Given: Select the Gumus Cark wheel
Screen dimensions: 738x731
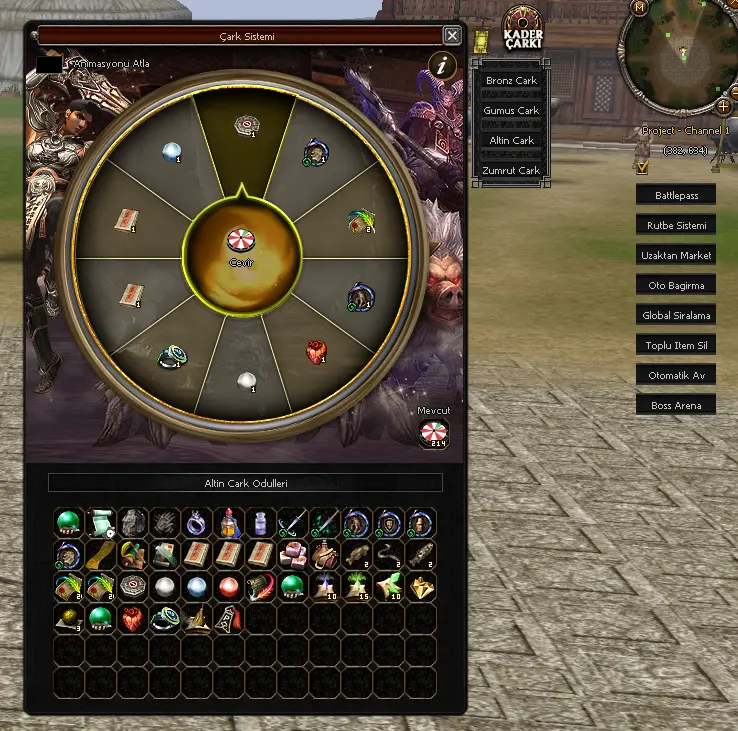Looking at the screenshot, I should [x=511, y=110].
